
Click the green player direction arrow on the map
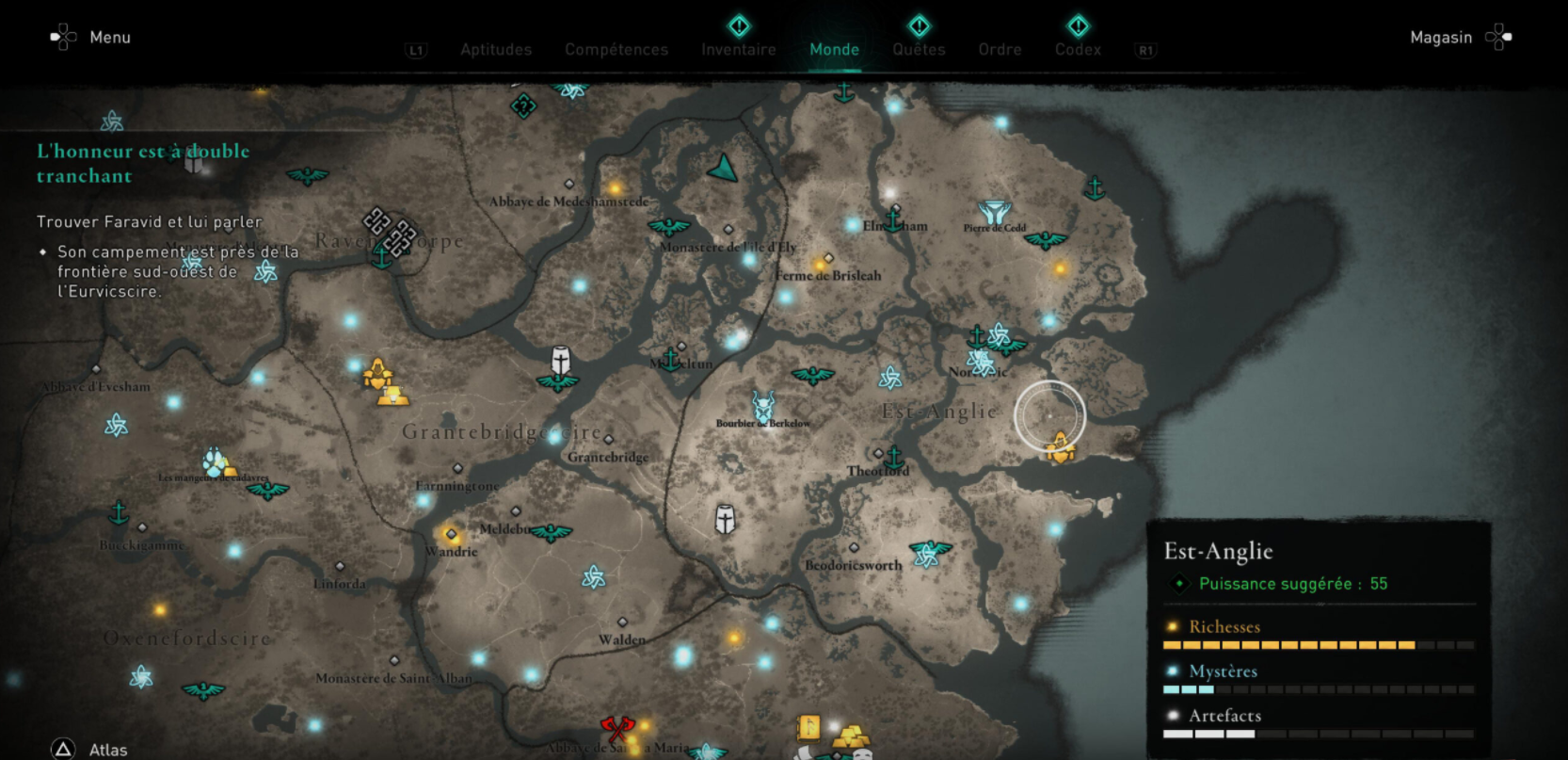721,170
